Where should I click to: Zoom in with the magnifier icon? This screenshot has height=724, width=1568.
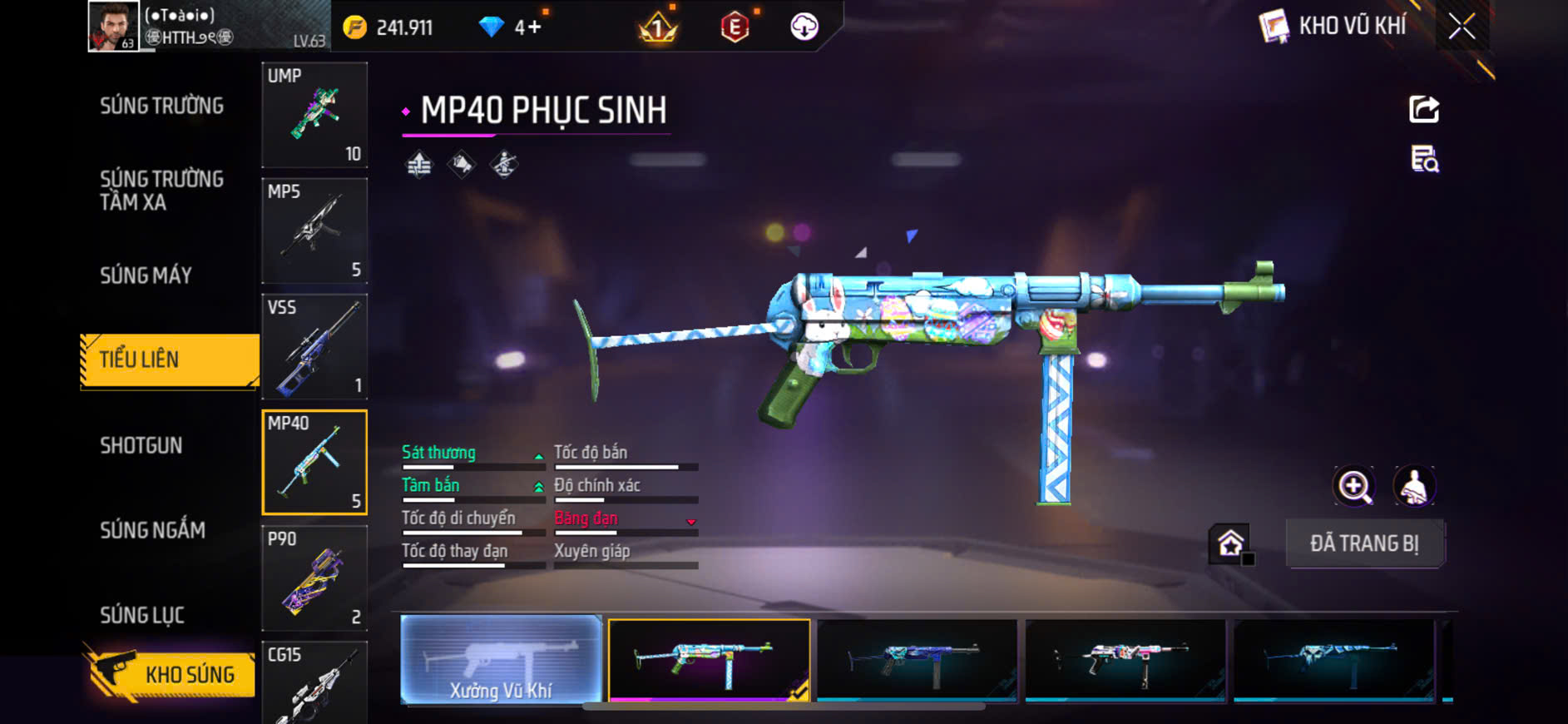1354,487
